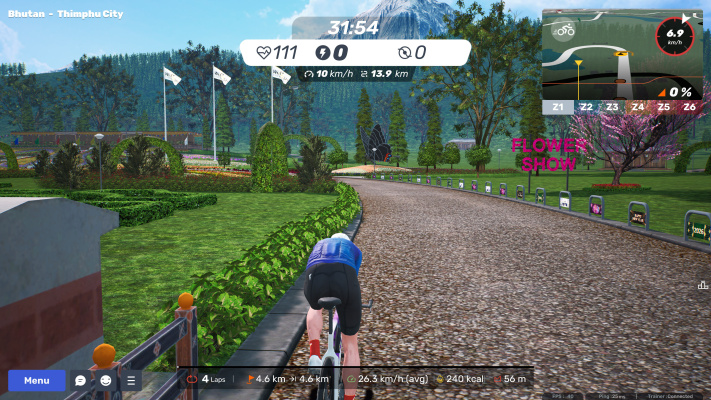Open the chat speech bubble
The image size is (711, 400).
coord(81,381)
